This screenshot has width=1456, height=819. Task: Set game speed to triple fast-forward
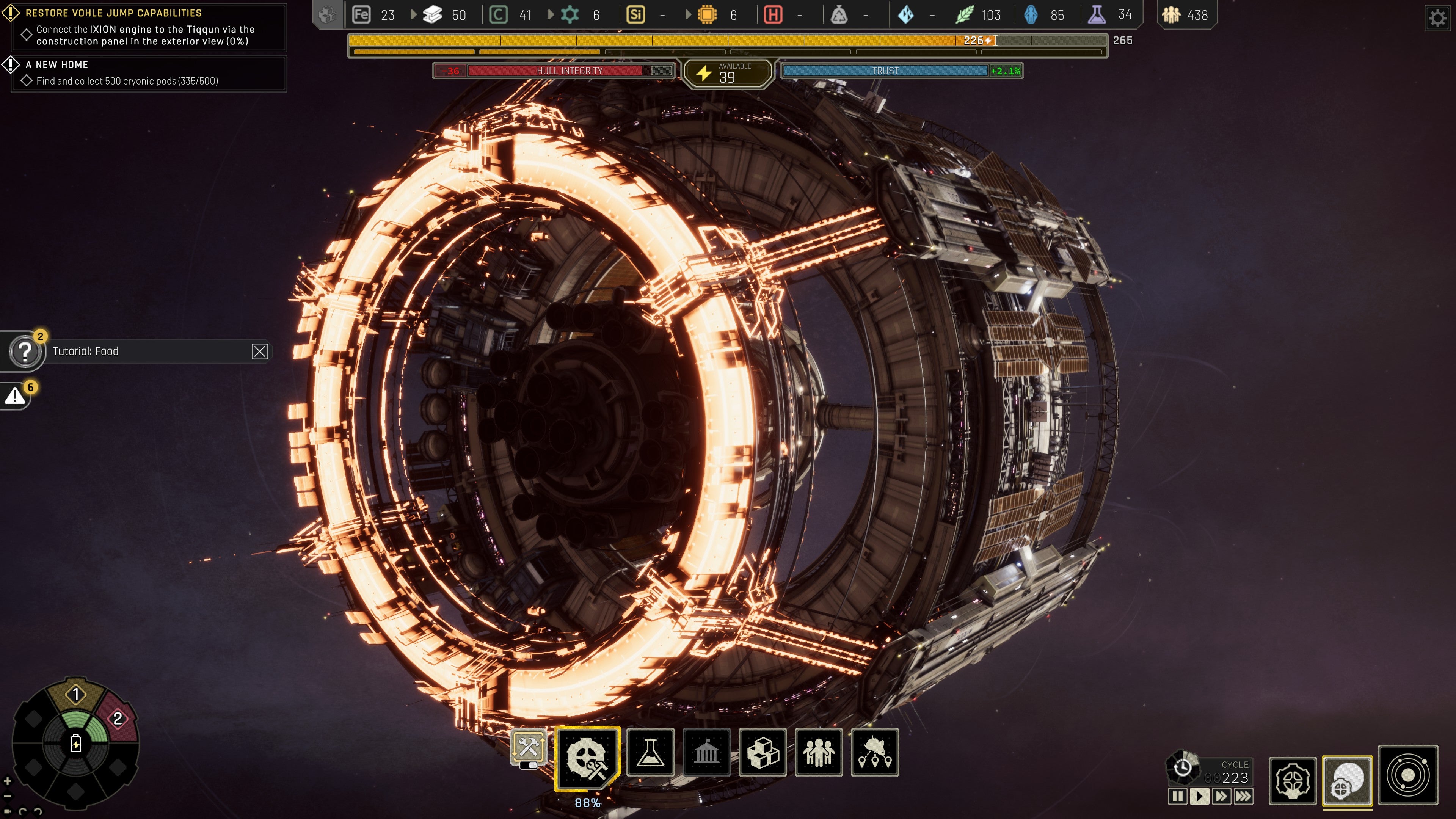[1243, 796]
